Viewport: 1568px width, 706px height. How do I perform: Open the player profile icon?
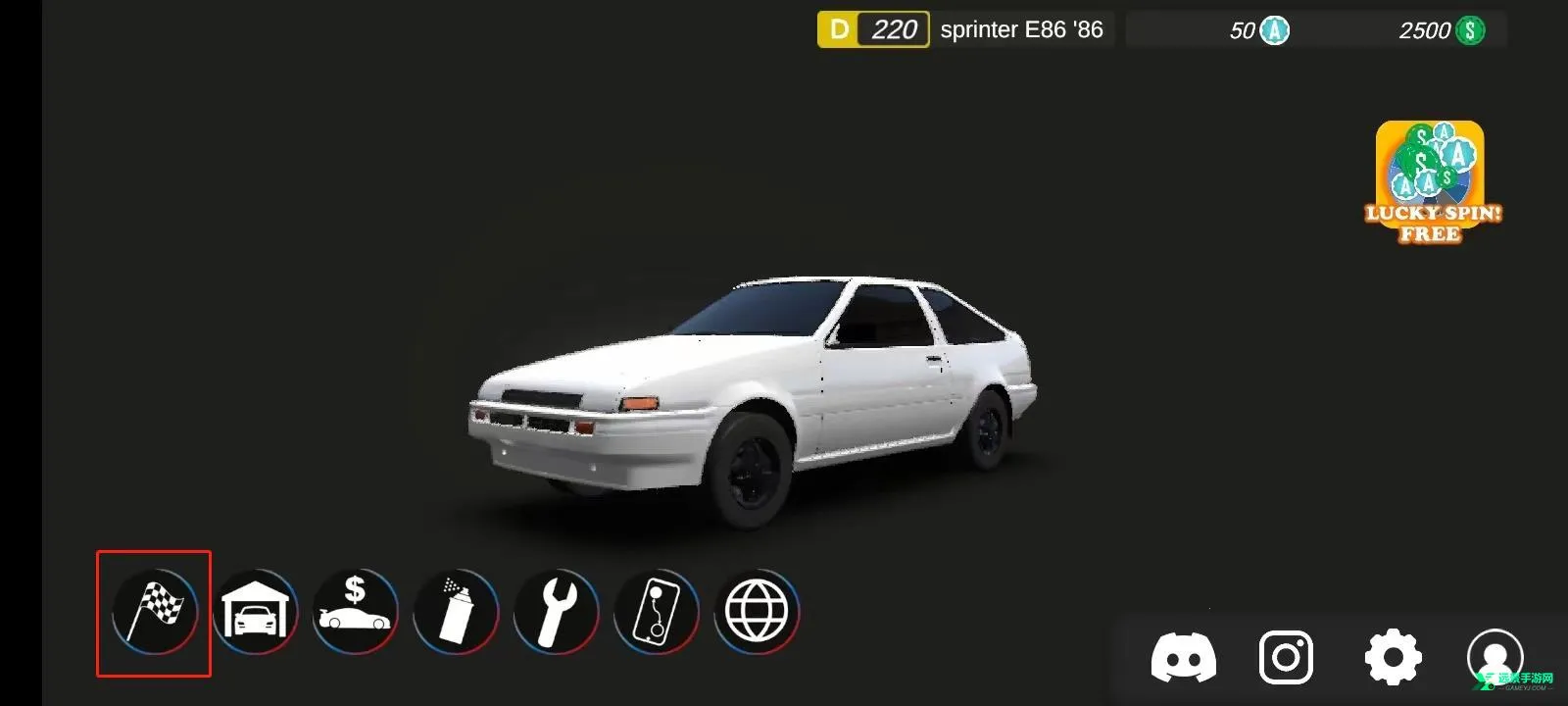(1494, 655)
